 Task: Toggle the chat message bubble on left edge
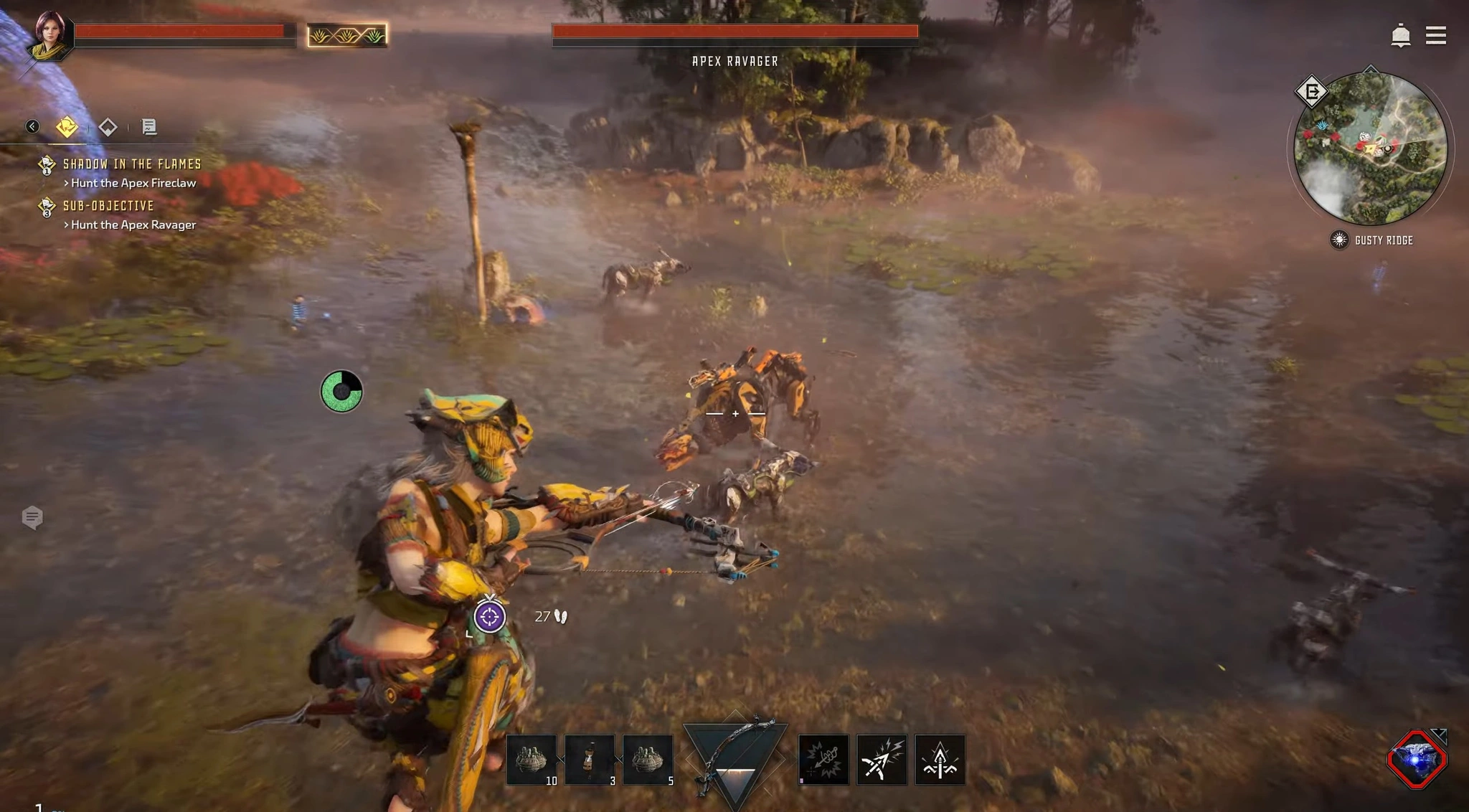[x=32, y=518]
